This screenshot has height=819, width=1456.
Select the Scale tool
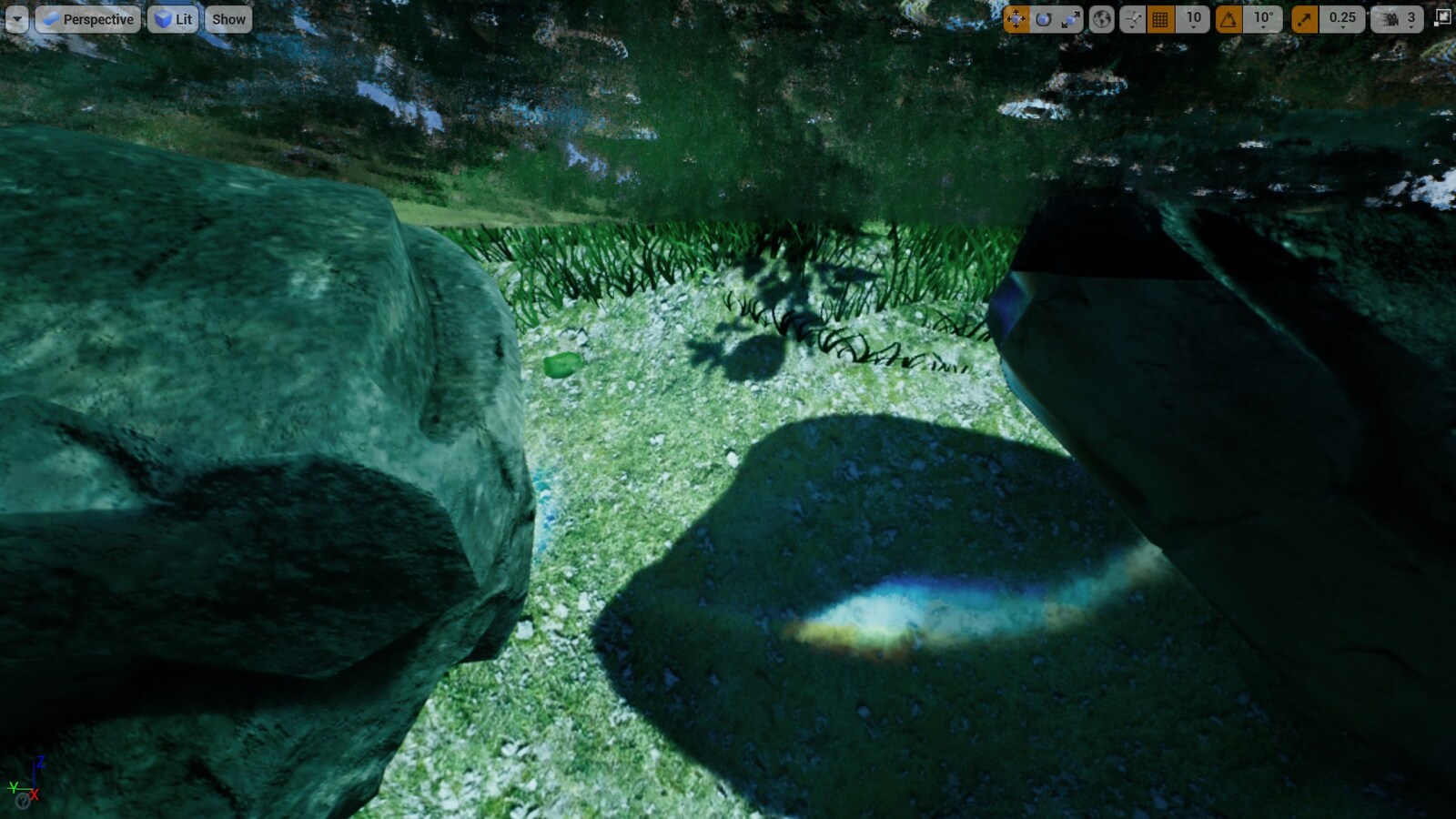pyautogui.click(x=1069, y=18)
